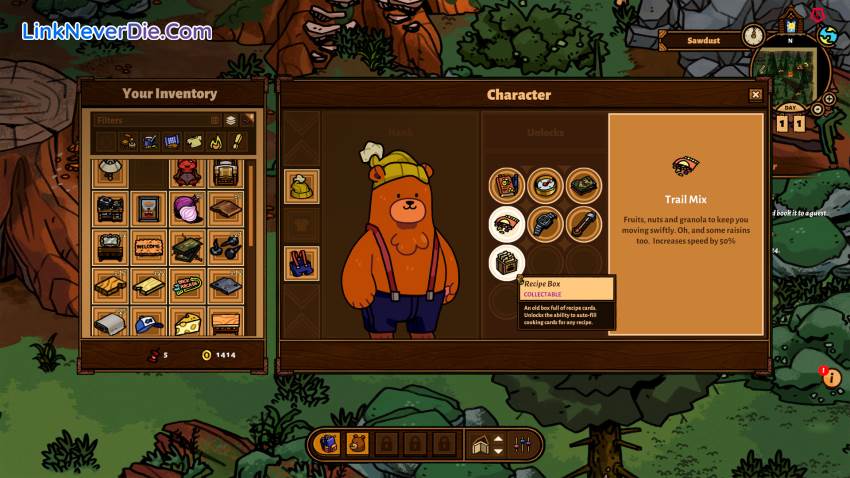Image resolution: width=850 pixels, height=478 pixels.
Task: Choose the blue baseball cap item
Action: pyautogui.click(x=148, y=322)
